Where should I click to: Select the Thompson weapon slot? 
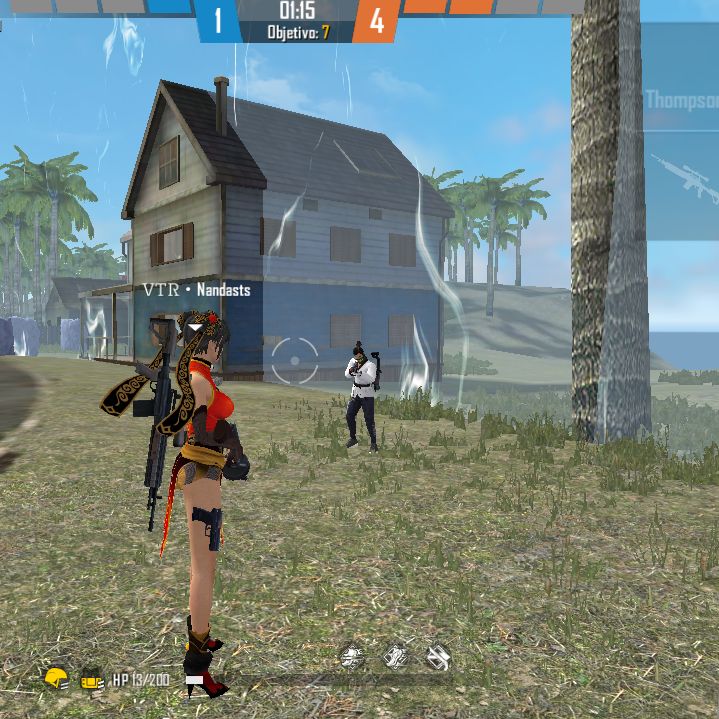pyautogui.click(x=681, y=100)
